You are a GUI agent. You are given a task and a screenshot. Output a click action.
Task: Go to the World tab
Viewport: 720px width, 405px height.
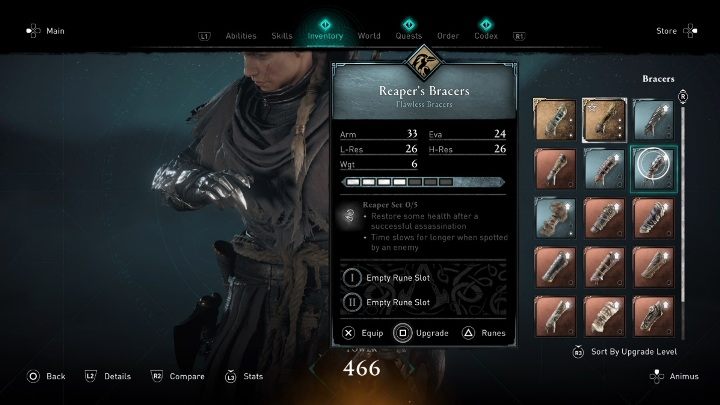click(368, 37)
